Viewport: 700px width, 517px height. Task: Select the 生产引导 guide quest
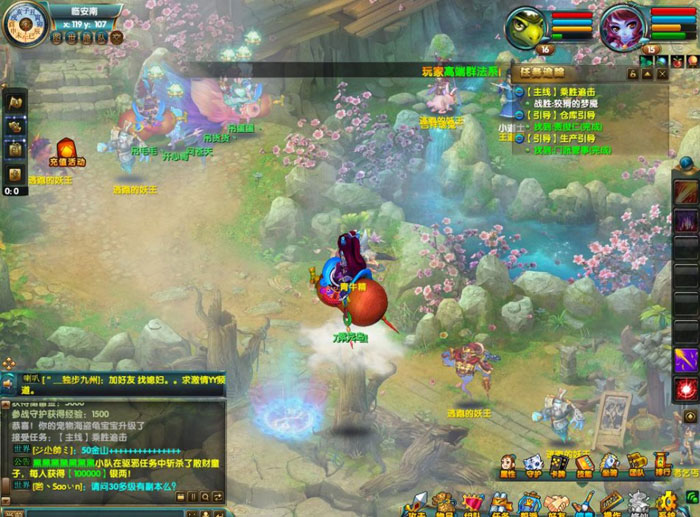coord(569,139)
